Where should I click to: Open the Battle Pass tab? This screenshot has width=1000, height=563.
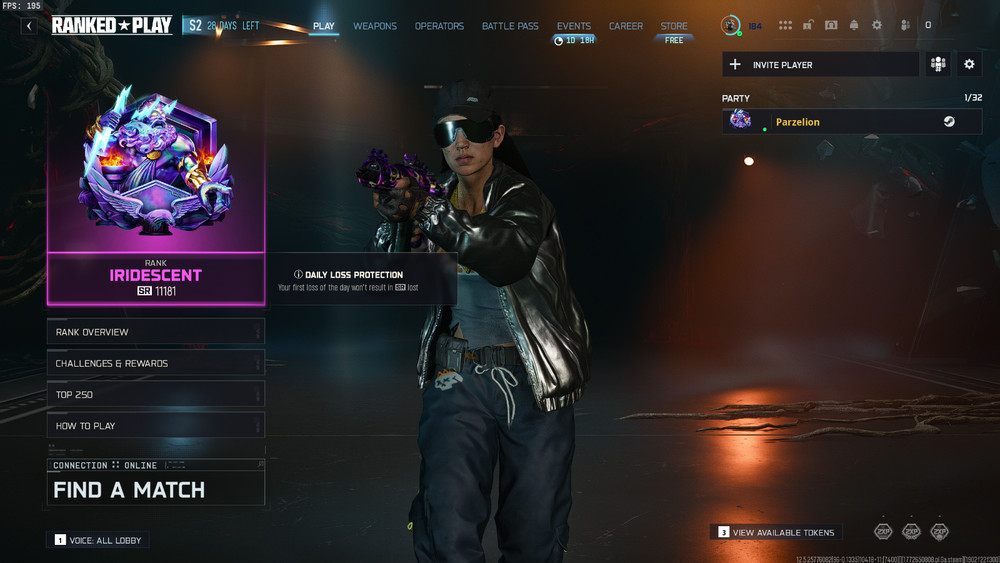(x=511, y=26)
